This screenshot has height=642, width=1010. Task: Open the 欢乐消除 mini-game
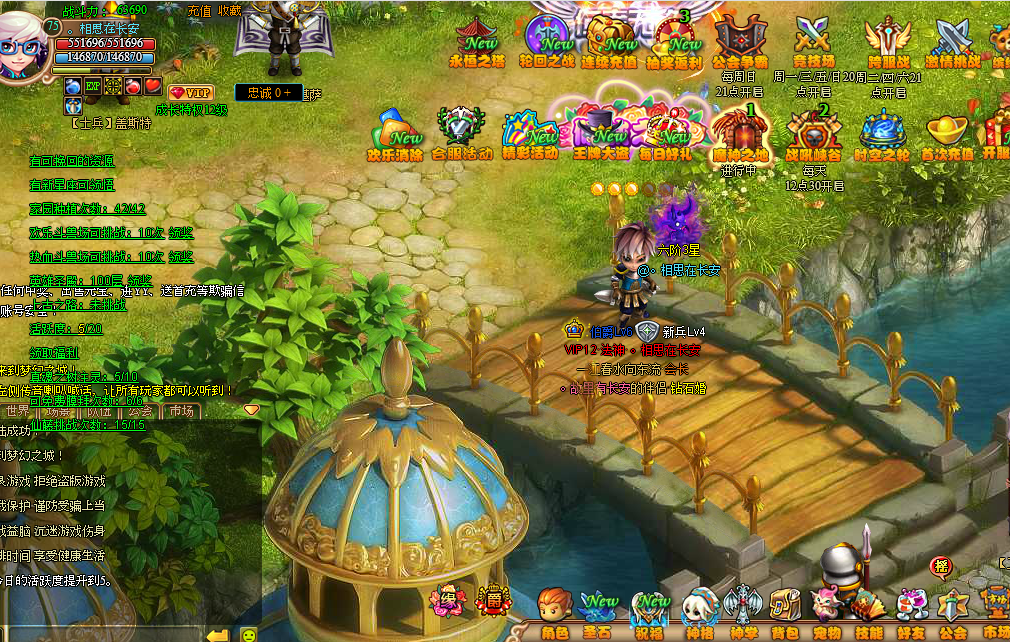click(x=395, y=136)
